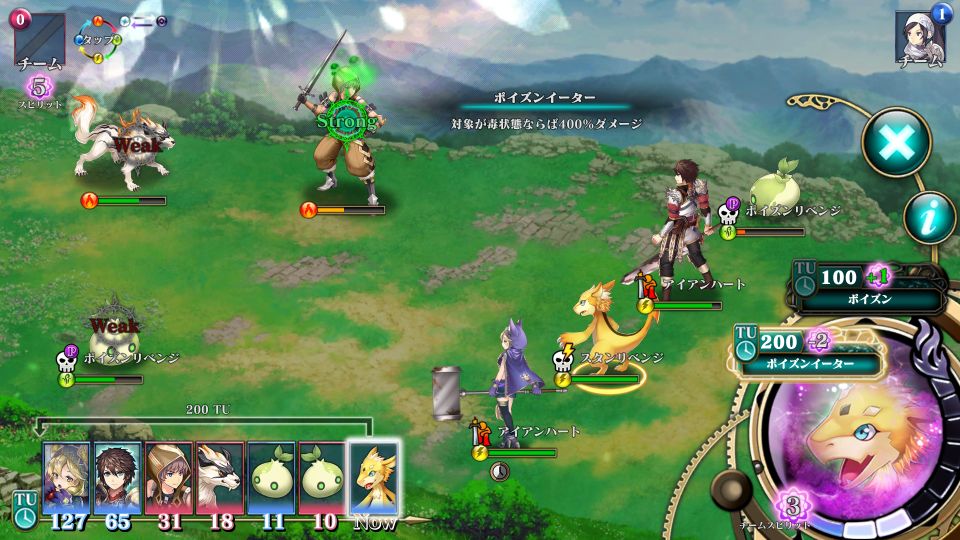The height and width of the screenshot is (540, 960).
Task: Select sprout portrait with 11 TU
Action: [x=271, y=478]
